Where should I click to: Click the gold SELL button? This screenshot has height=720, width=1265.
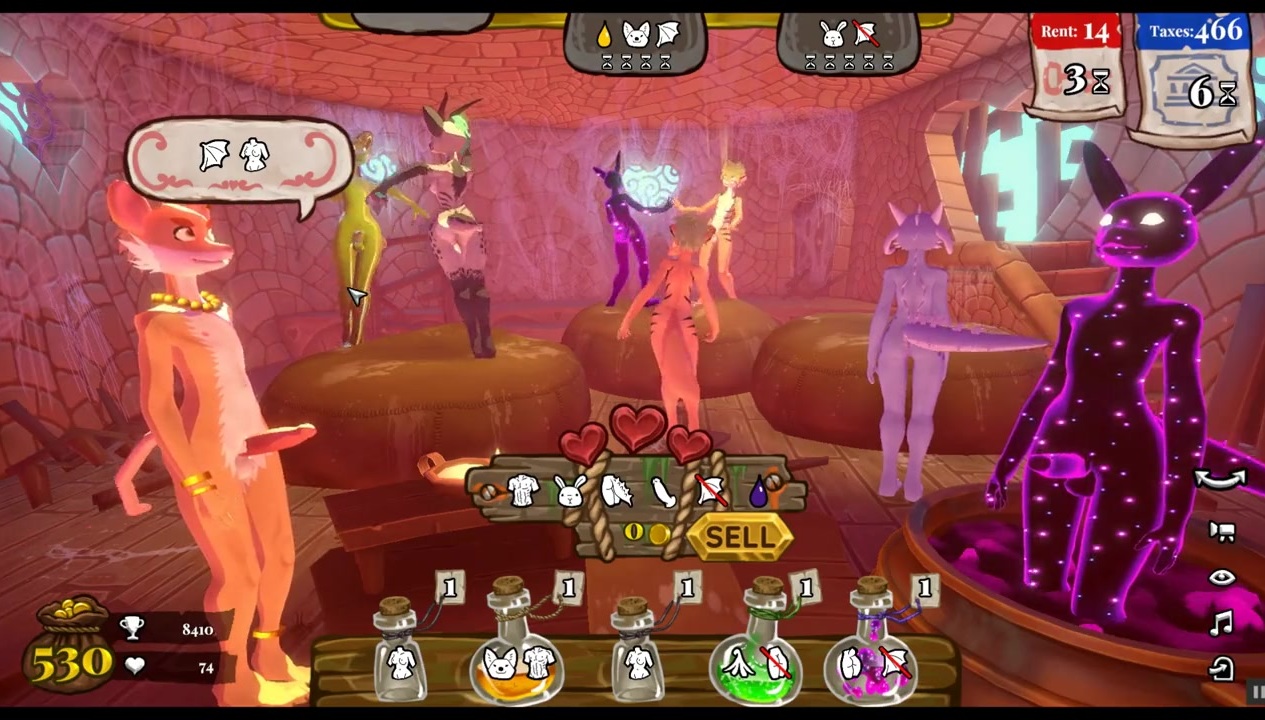[x=739, y=538]
